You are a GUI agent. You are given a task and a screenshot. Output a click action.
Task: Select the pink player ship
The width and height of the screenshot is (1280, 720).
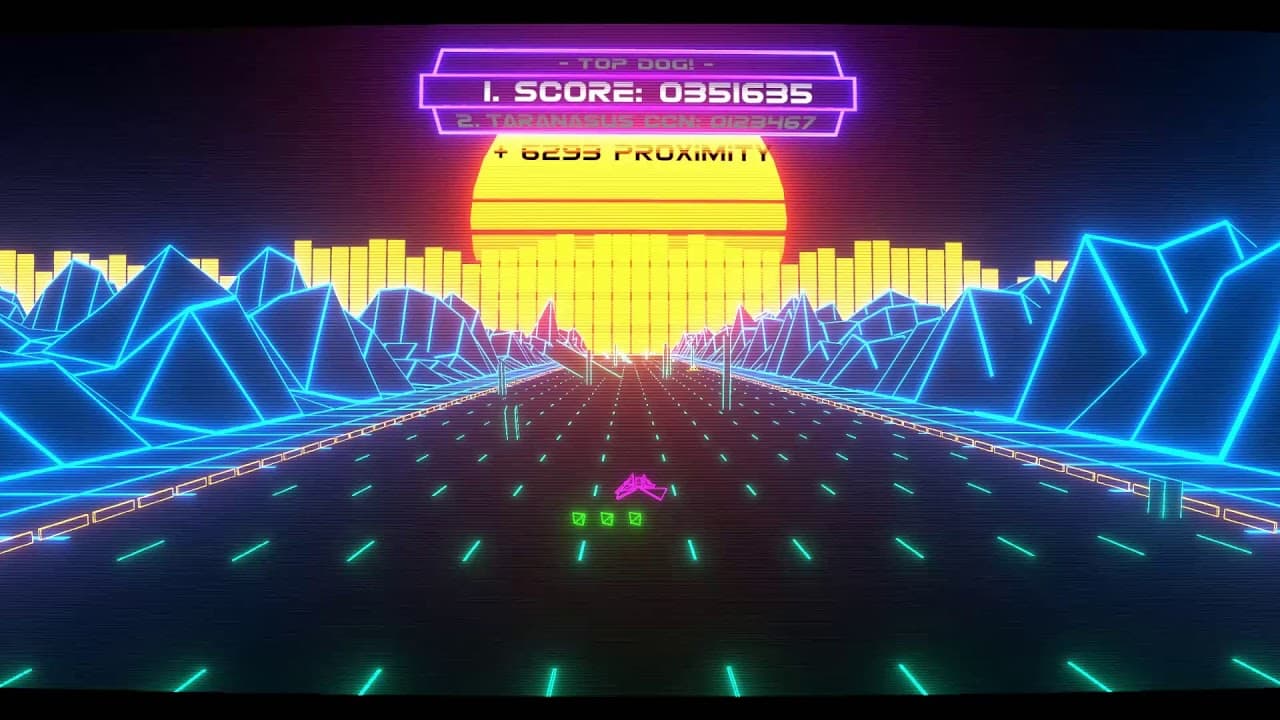click(x=637, y=485)
